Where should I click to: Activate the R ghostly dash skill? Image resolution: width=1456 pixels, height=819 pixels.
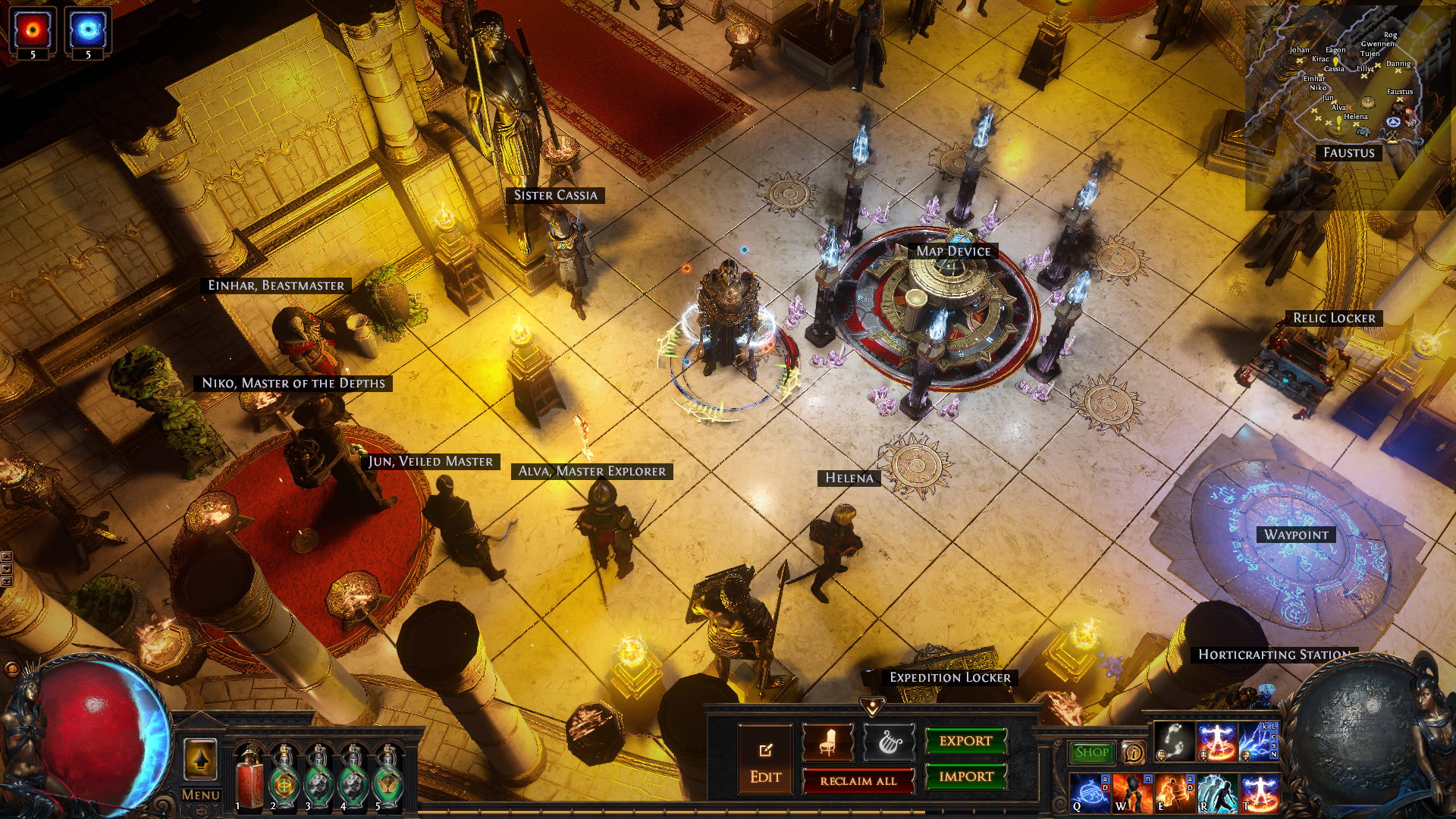tap(1217, 792)
